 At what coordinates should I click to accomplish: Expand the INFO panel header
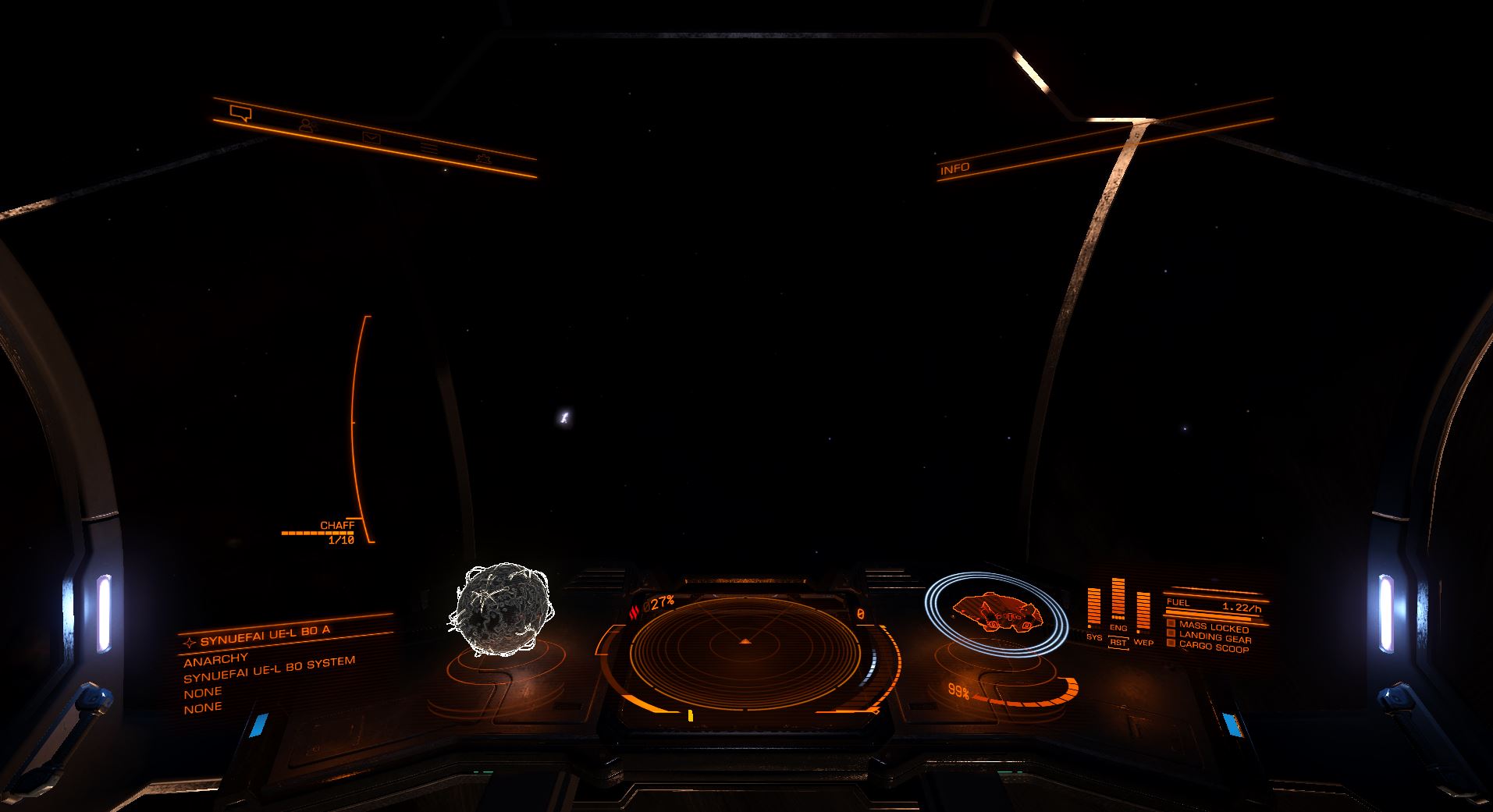954,167
